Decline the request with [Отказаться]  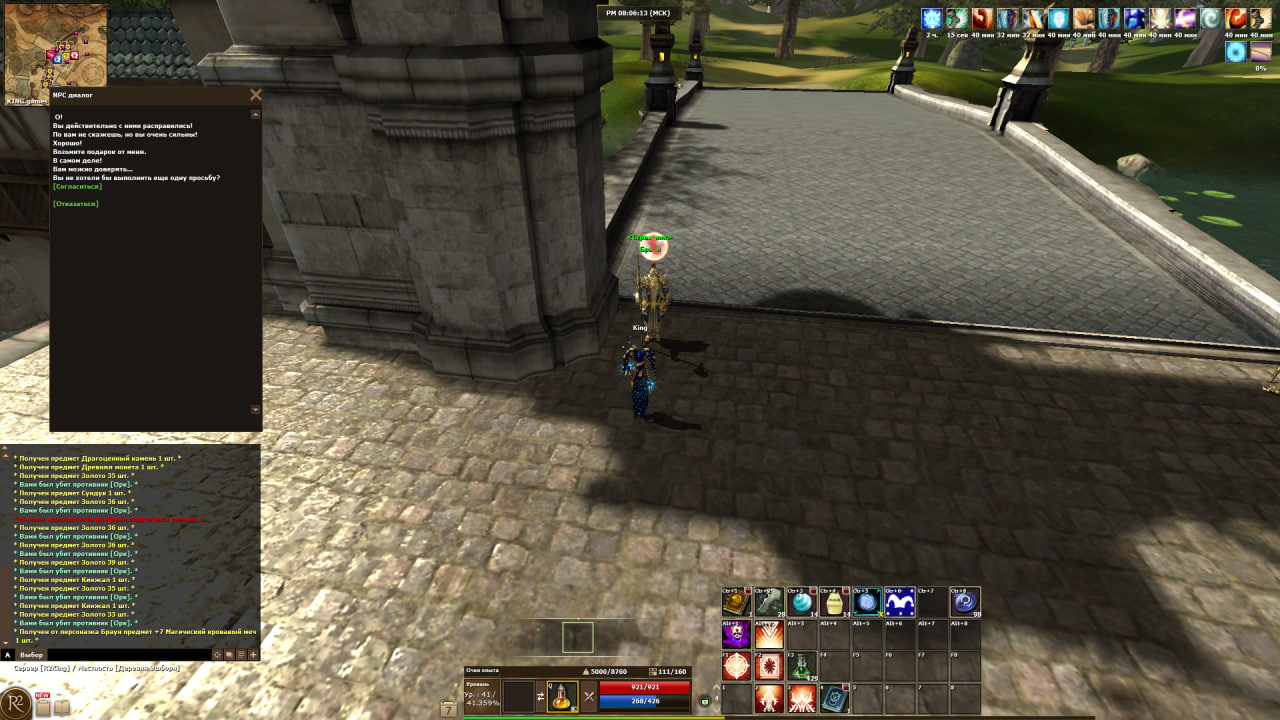(76, 203)
